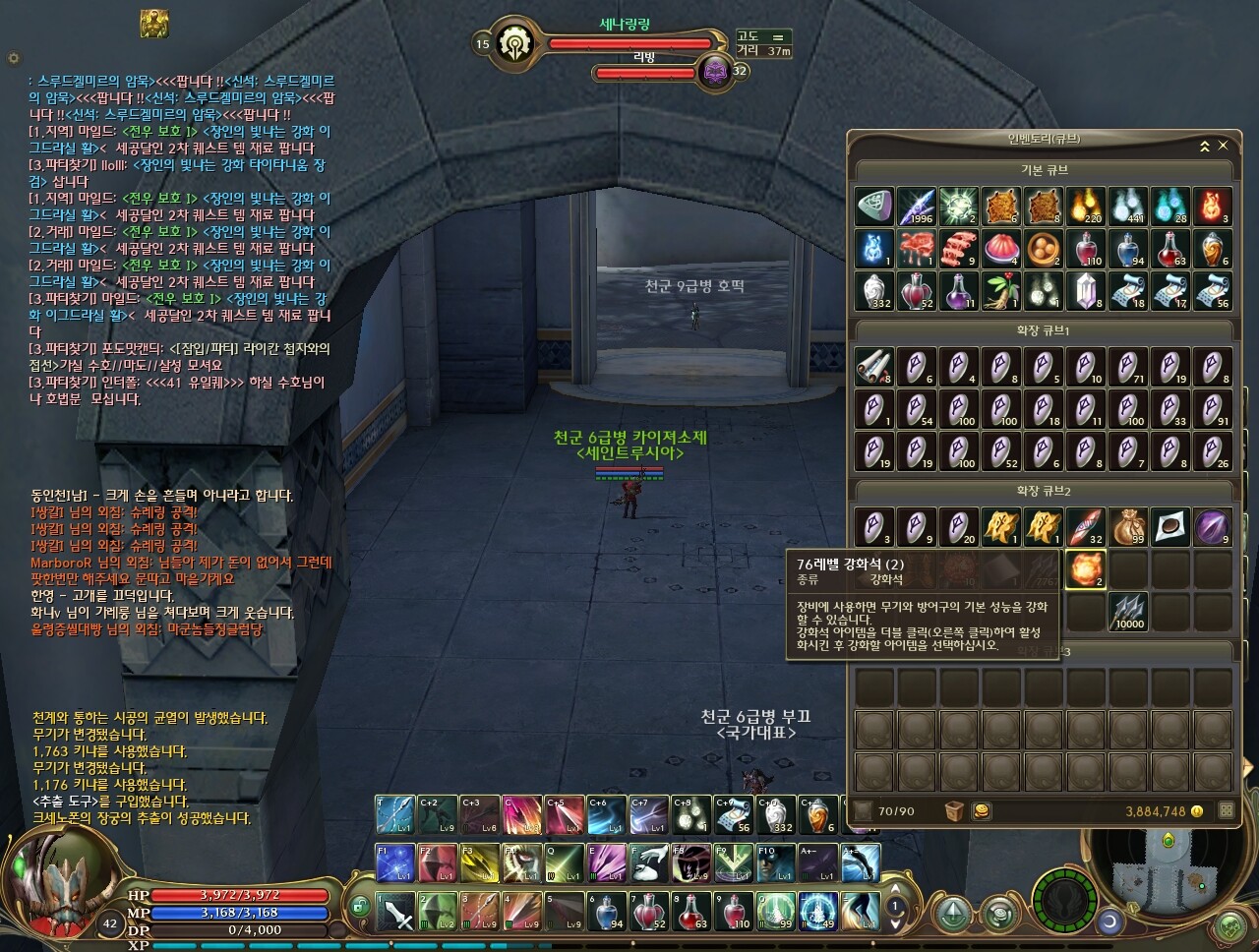Image resolution: width=1259 pixels, height=952 pixels.
Task: Collapse the inventory with the double-arrow button
Action: click(x=1204, y=146)
